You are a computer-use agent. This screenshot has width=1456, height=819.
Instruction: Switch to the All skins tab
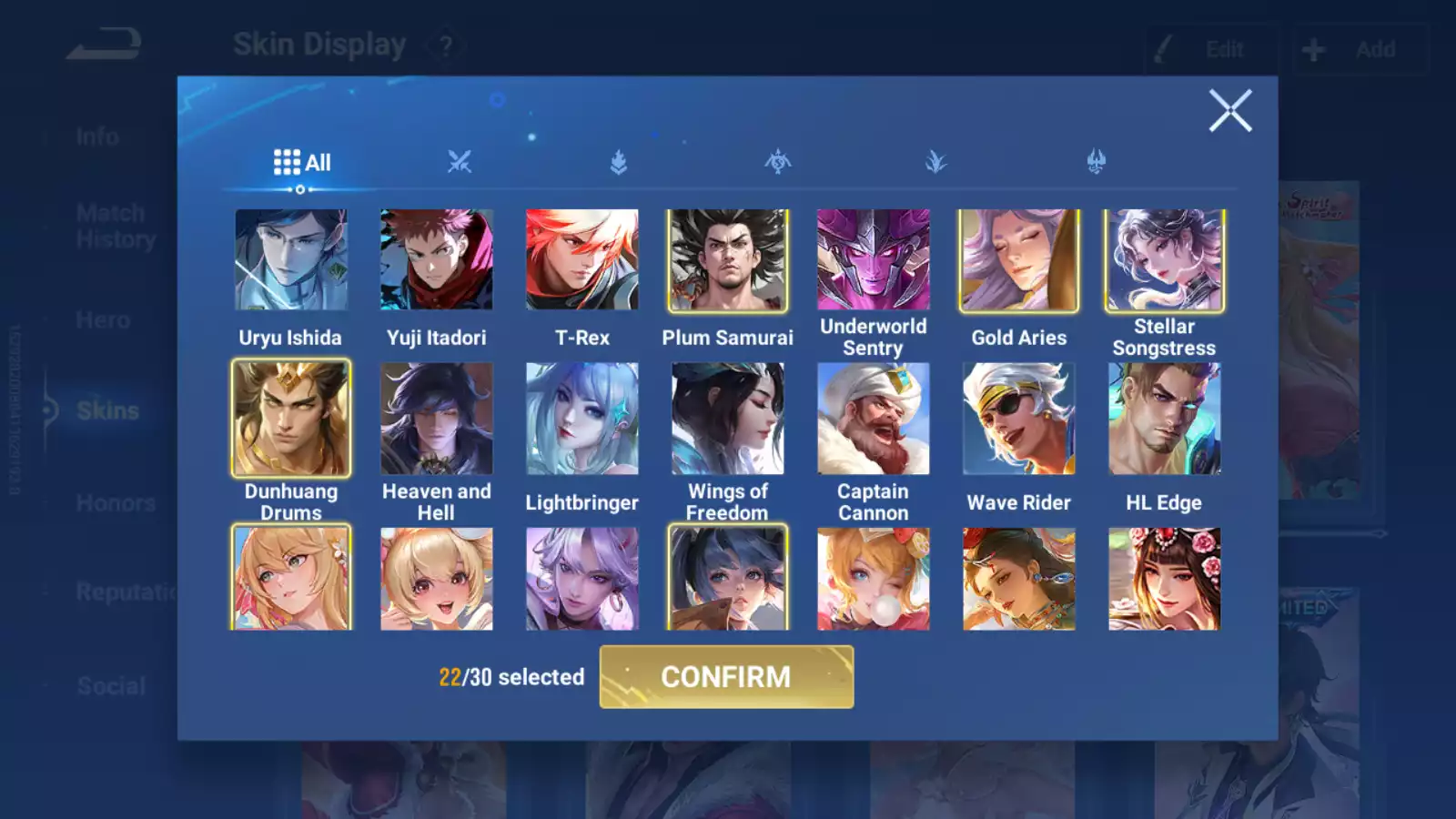coord(302,163)
